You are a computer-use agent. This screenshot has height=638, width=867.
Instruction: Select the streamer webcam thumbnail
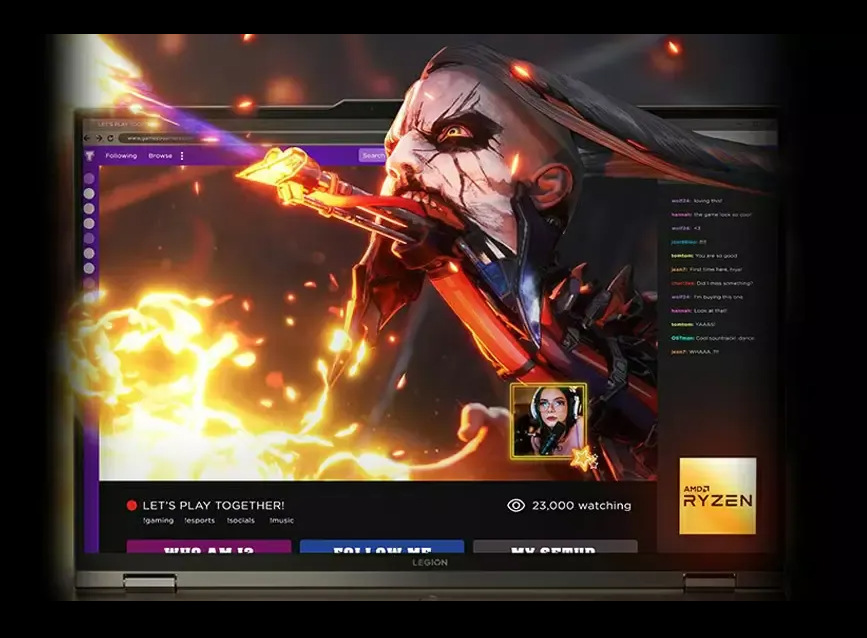click(x=548, y=421)
